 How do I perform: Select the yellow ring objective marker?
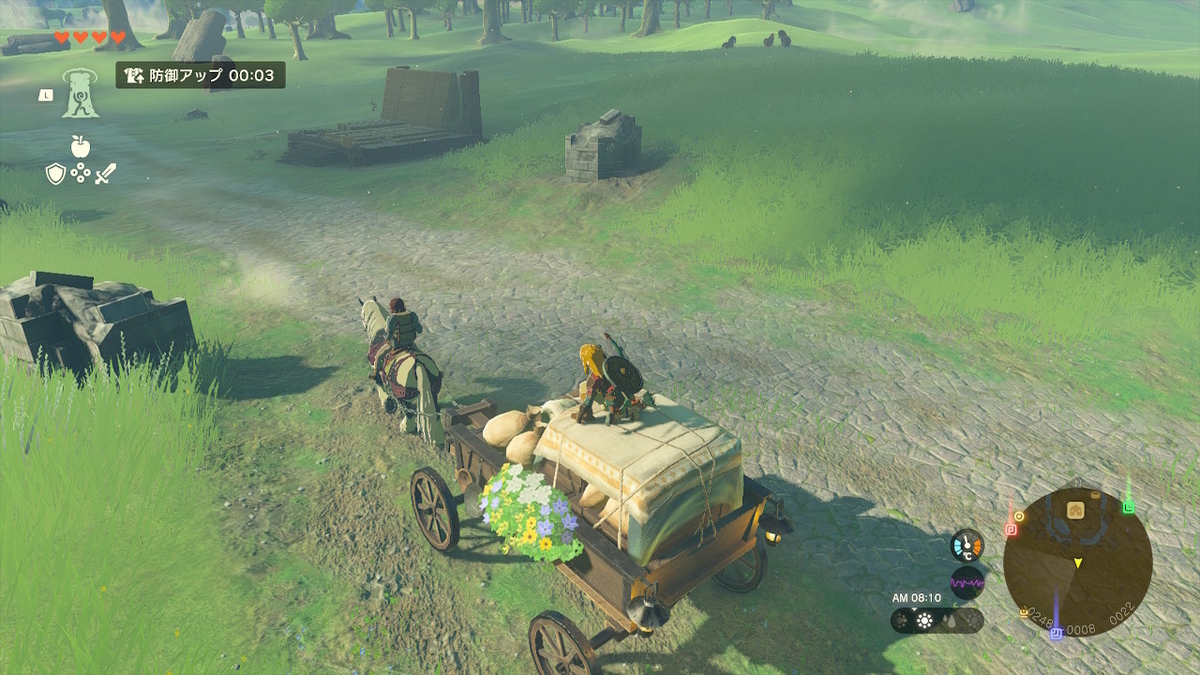tap(1019, 516)
